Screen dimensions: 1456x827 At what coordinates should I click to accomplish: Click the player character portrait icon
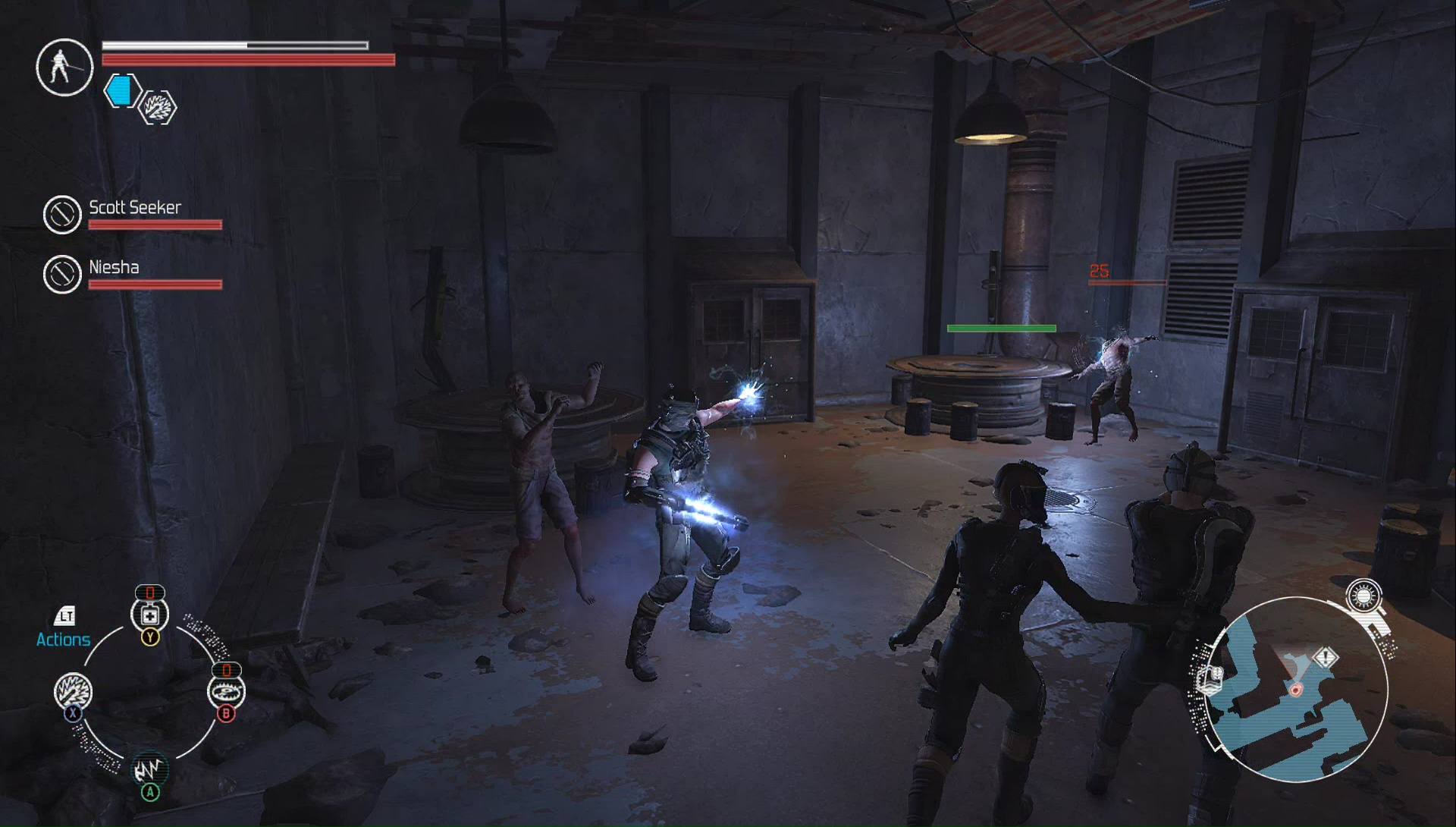pyautogui.click(x=64, y=68)
